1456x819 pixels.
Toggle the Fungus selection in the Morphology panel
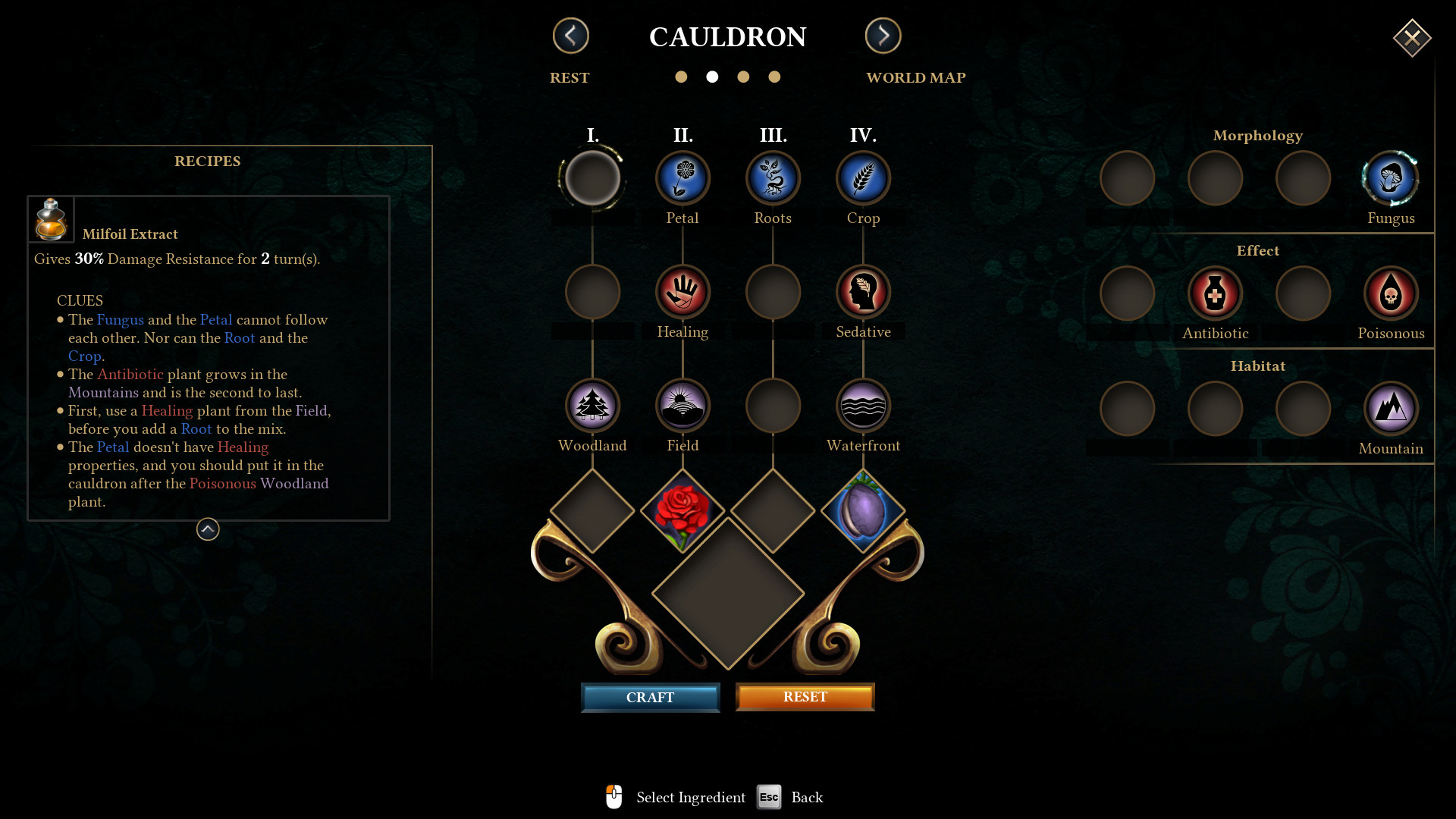[1391, 177]
